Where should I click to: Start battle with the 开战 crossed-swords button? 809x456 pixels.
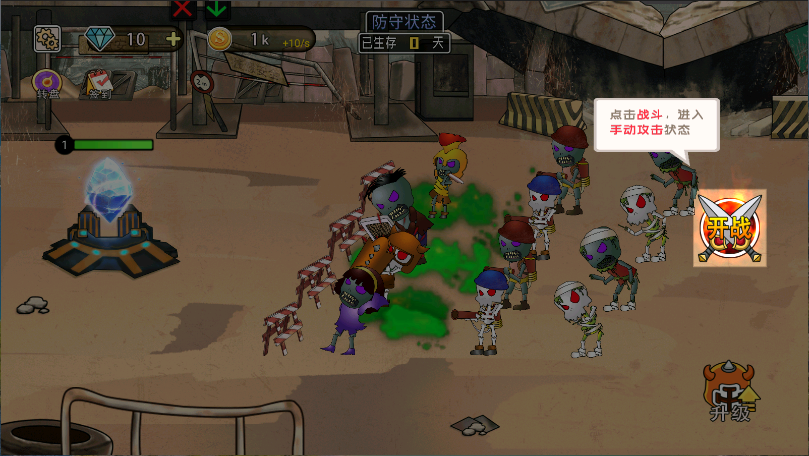(x=730, y=228)
